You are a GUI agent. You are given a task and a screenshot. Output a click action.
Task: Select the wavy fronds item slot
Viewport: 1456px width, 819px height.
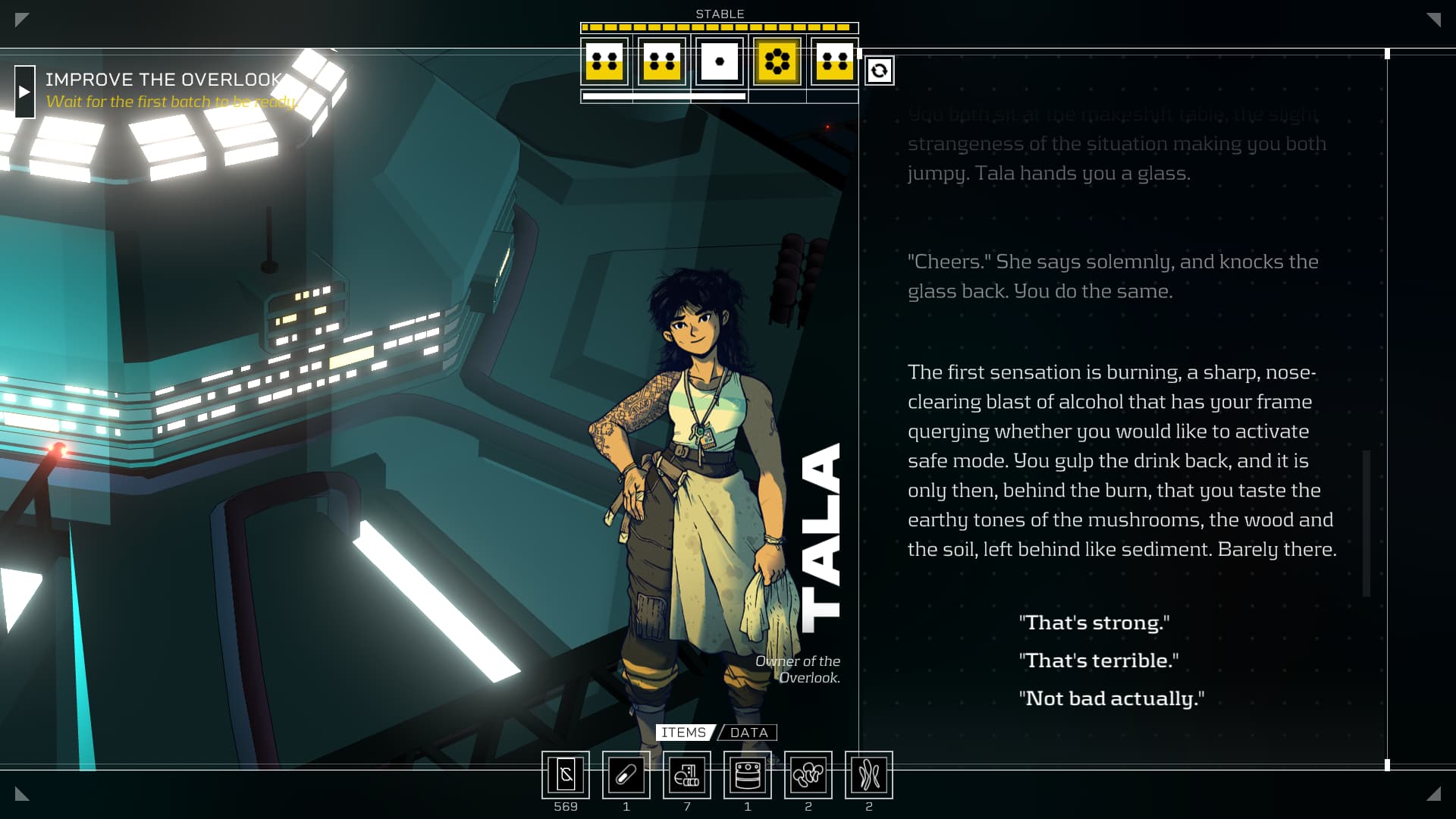pos(869,775)
